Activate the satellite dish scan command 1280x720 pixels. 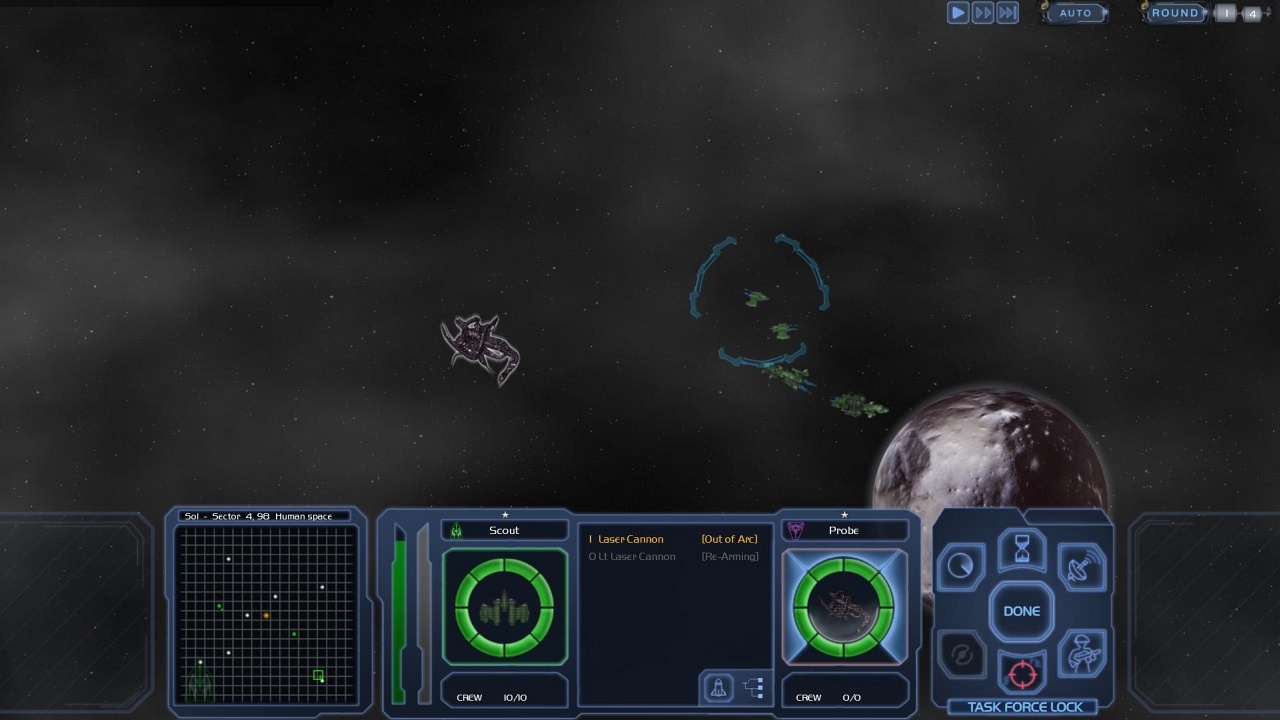(x=1080, y=567)
